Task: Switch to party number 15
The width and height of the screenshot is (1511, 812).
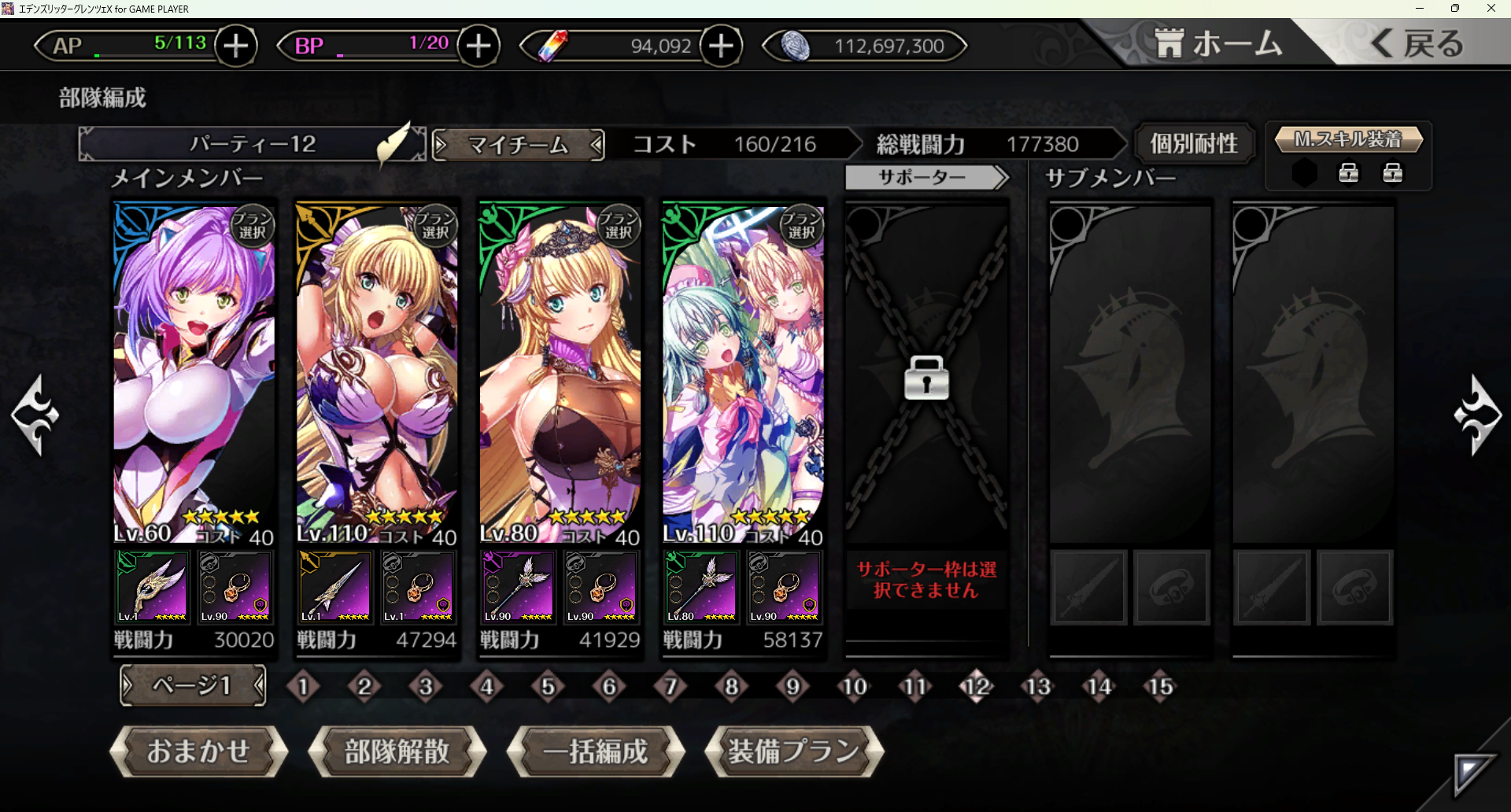Action: pyautogui.click(x=1160, y=687)
